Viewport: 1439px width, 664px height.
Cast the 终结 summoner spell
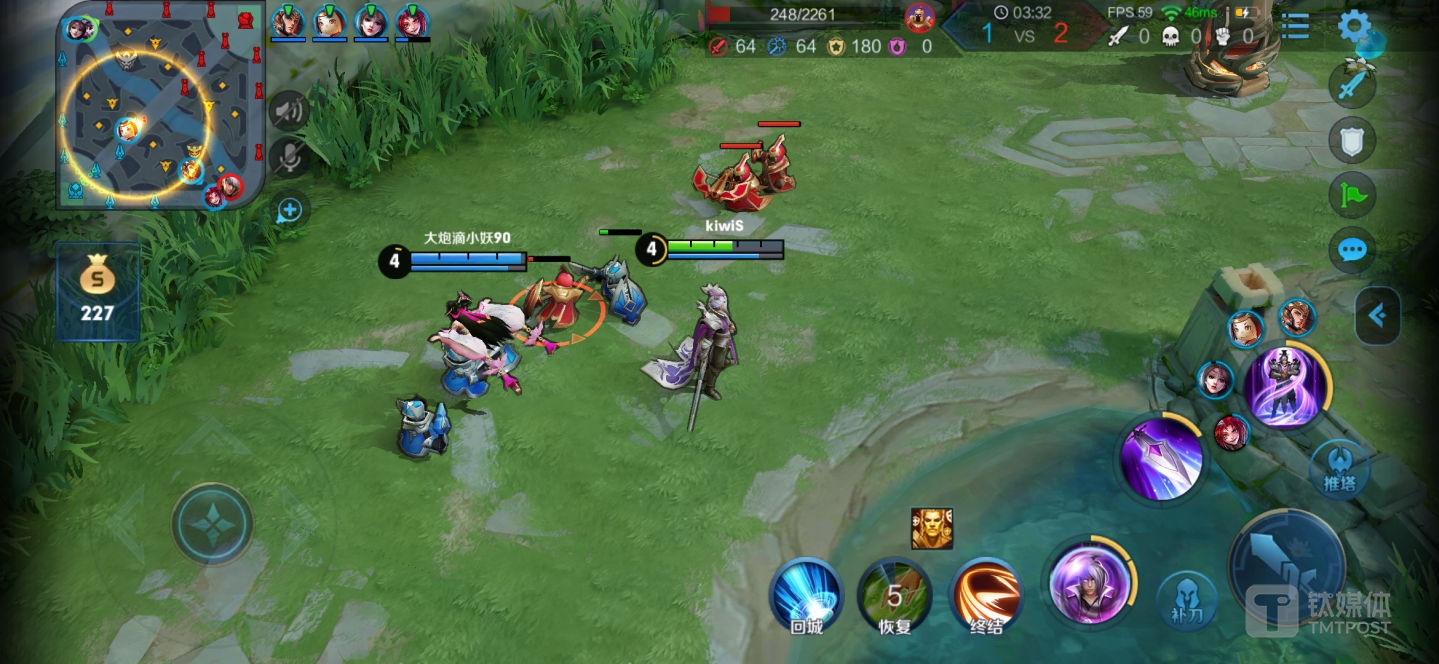tap(986, 594)
